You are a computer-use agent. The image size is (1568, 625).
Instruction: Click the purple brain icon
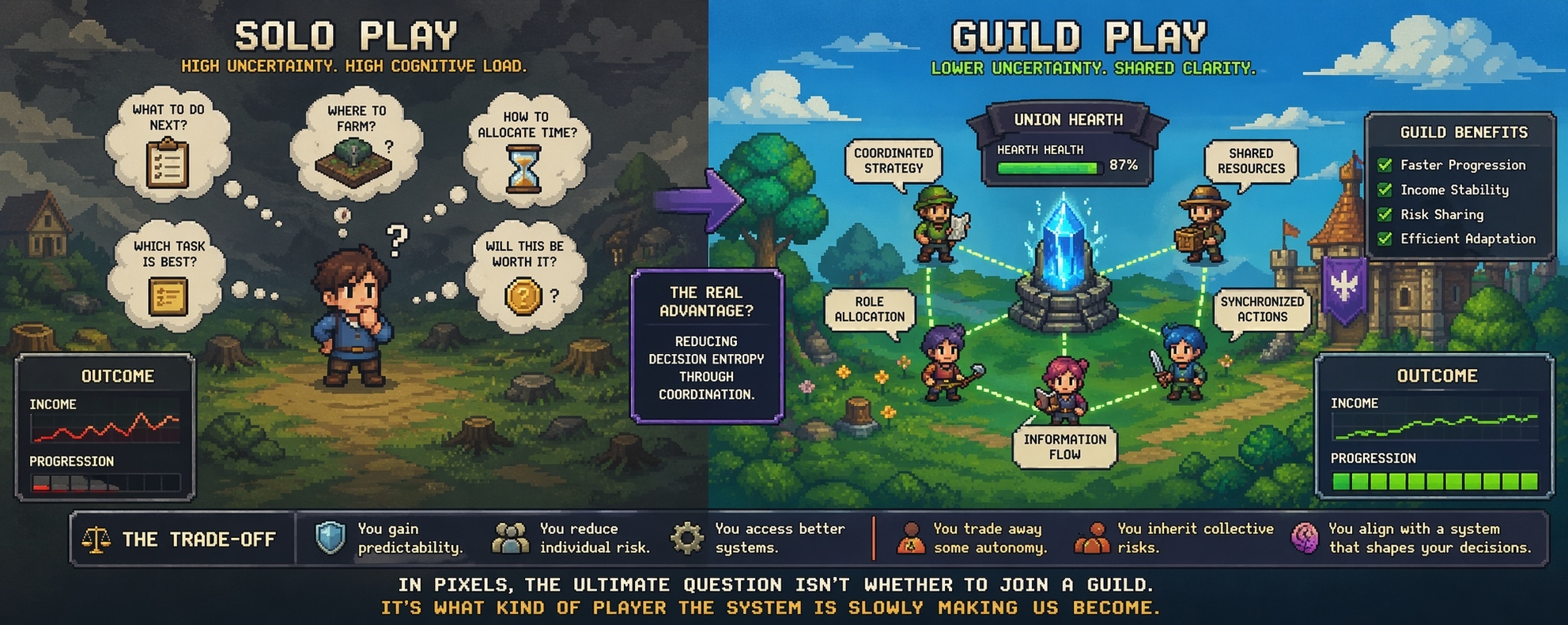click(x=1305, y=538)
